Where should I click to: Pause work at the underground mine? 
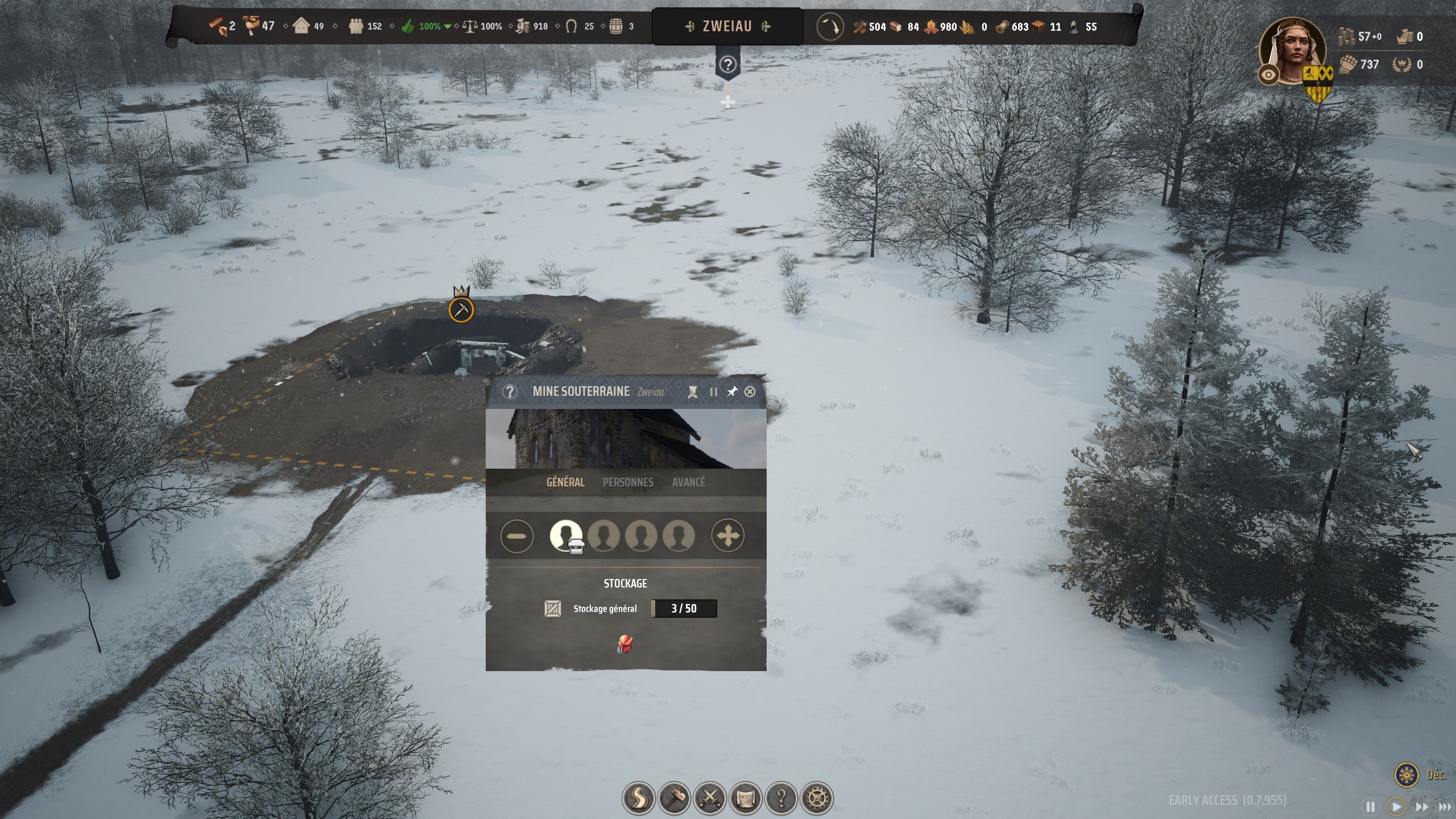(713, 392)
